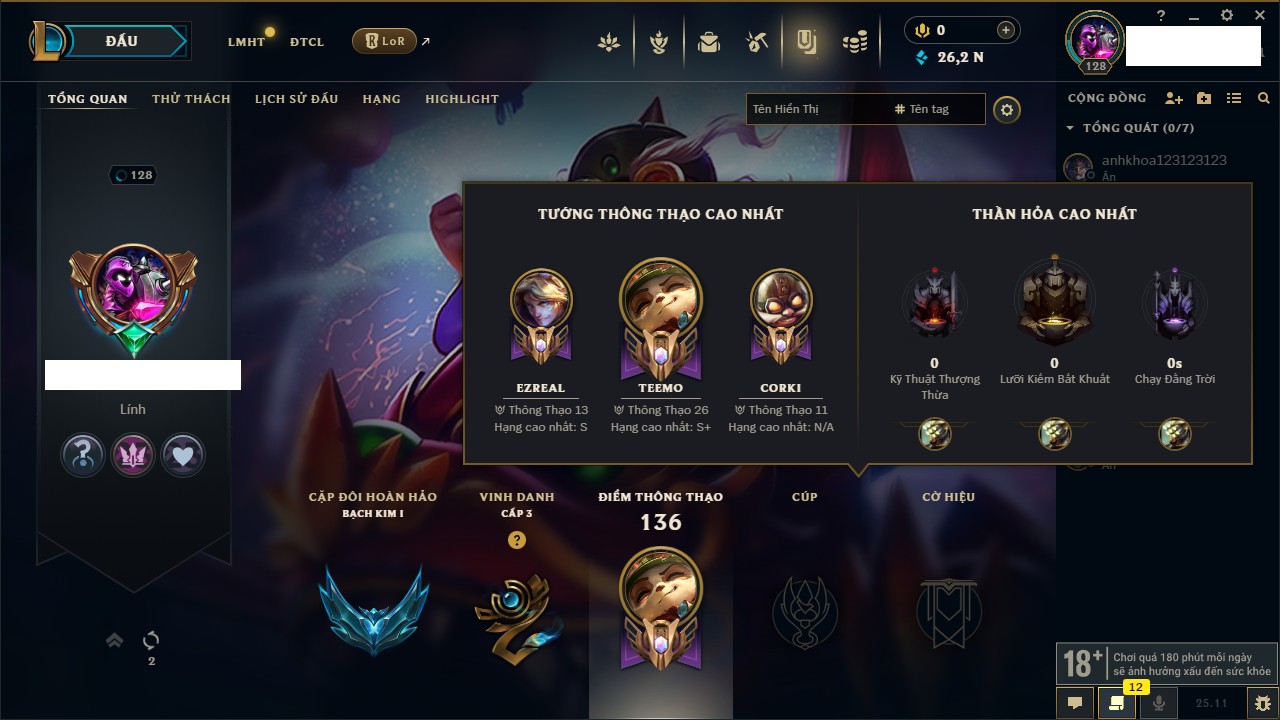Click the ĐẤU play button
This screenshot has width=1280, height=720.
[x=122, y=41]
